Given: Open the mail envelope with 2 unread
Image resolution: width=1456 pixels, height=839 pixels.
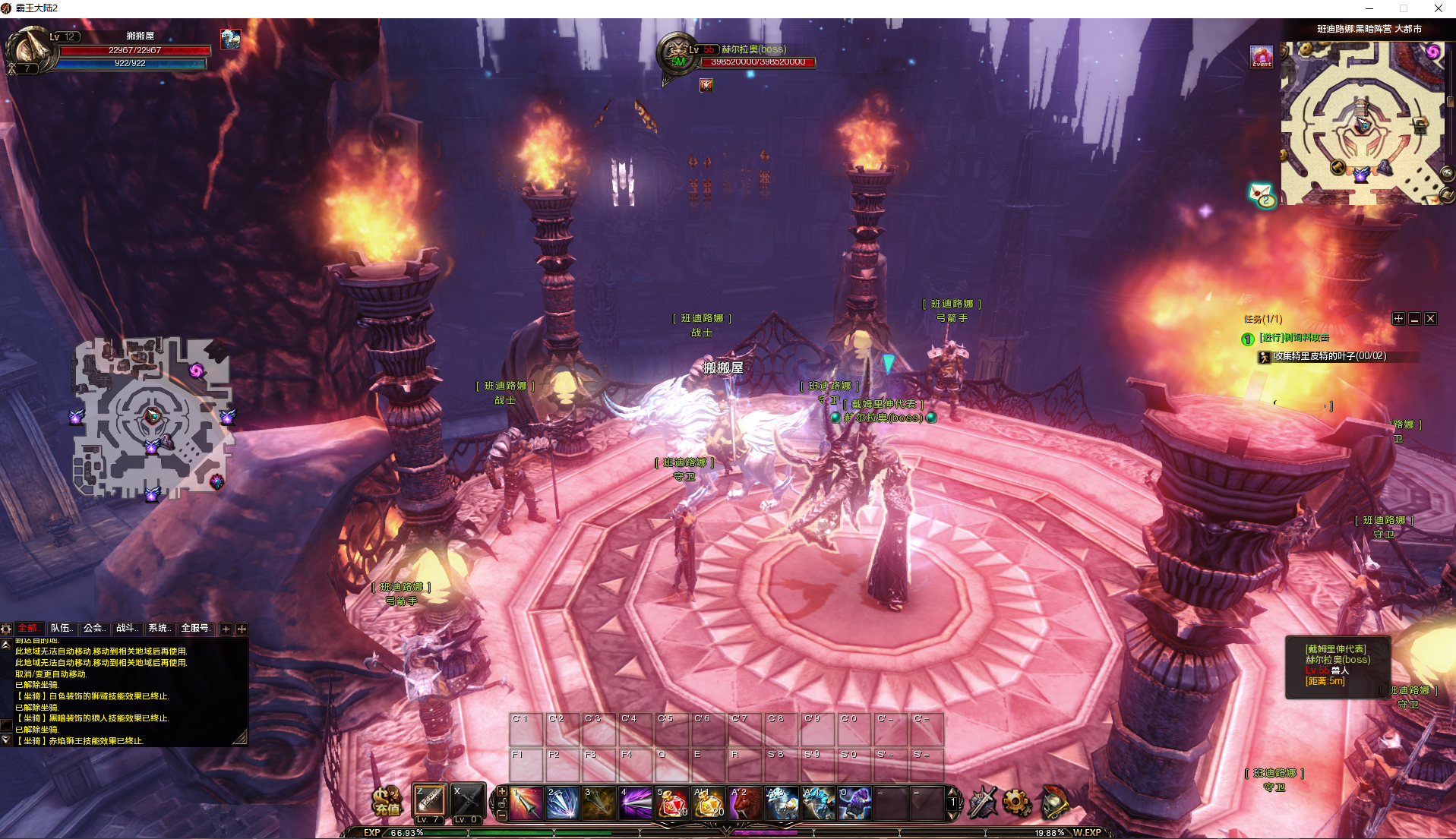Looking at the screenshot, I should coord(1262,194).
